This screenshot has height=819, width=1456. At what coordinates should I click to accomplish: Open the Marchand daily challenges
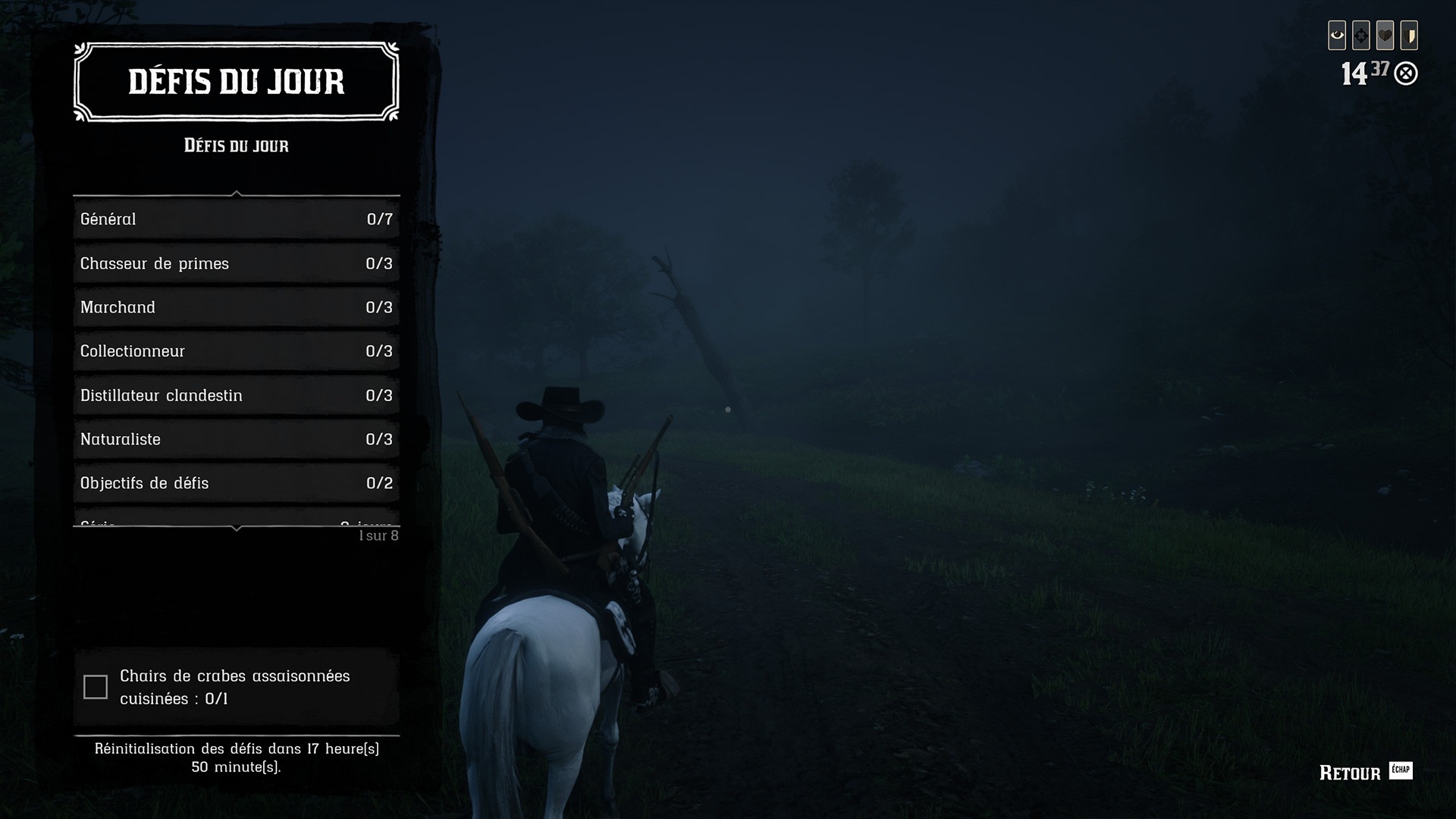pos(236,307)
